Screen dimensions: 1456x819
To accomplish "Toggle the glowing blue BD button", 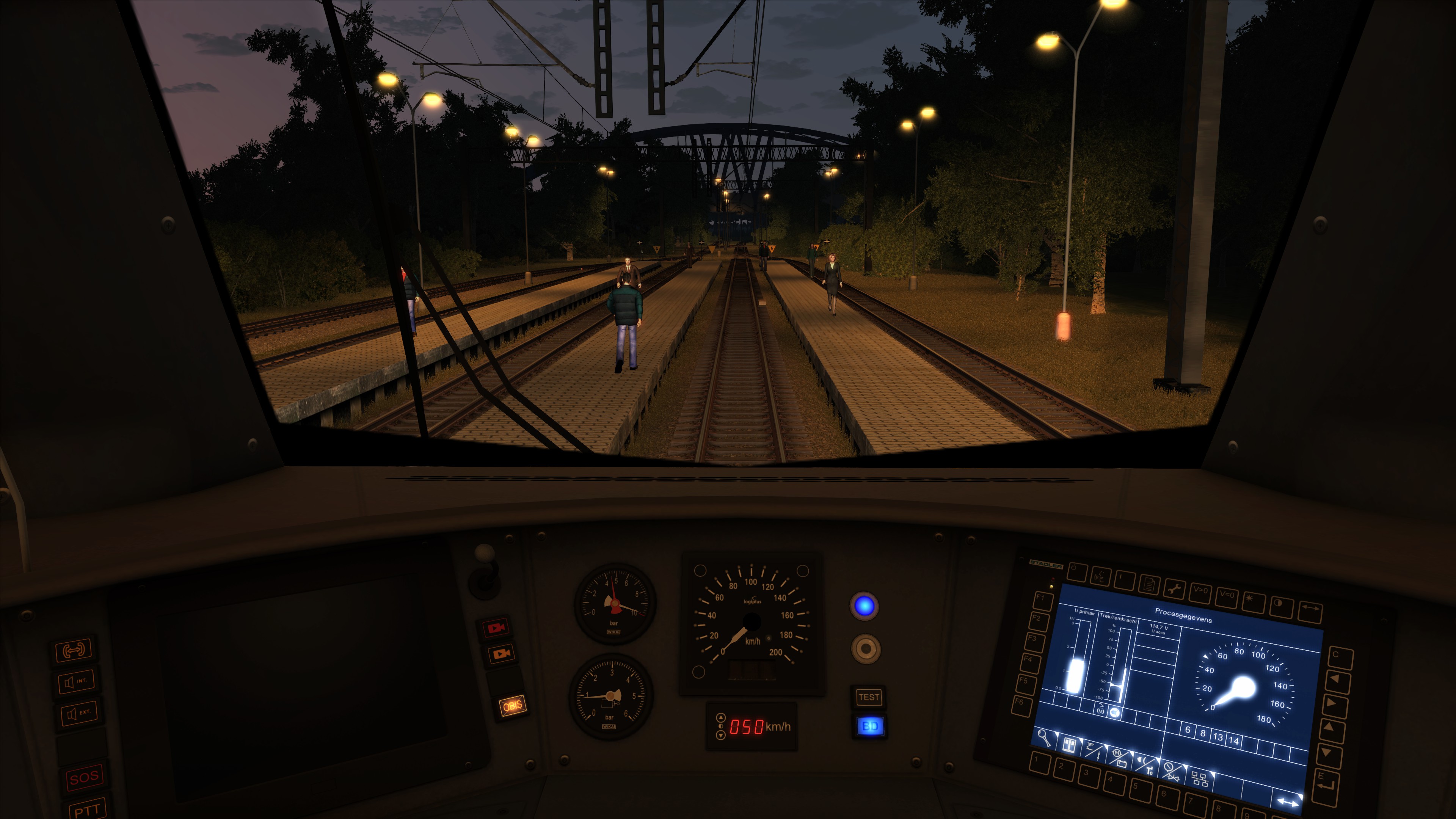I will tap(869, 726).
